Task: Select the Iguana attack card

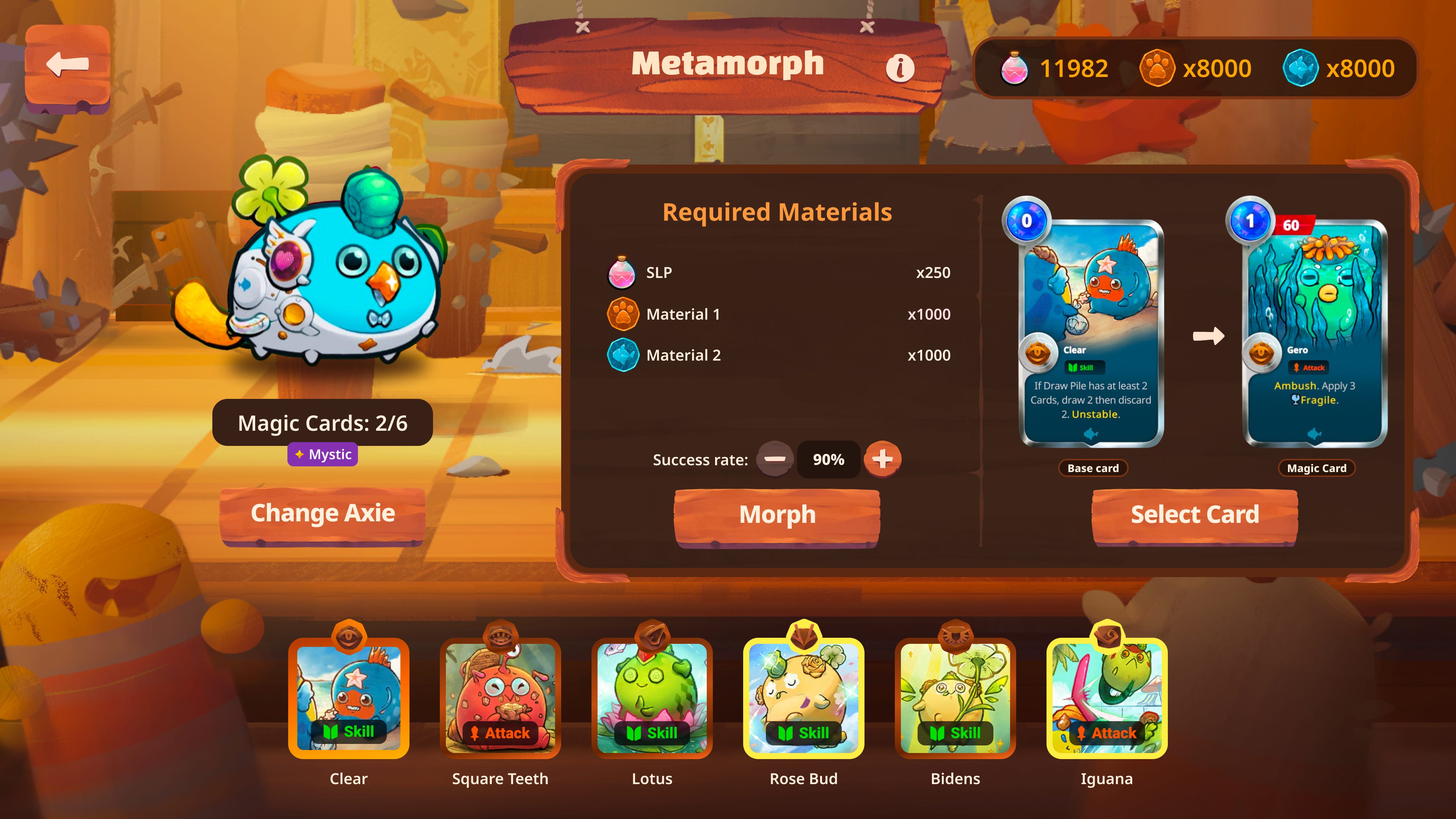Action: pos(1107,698)
